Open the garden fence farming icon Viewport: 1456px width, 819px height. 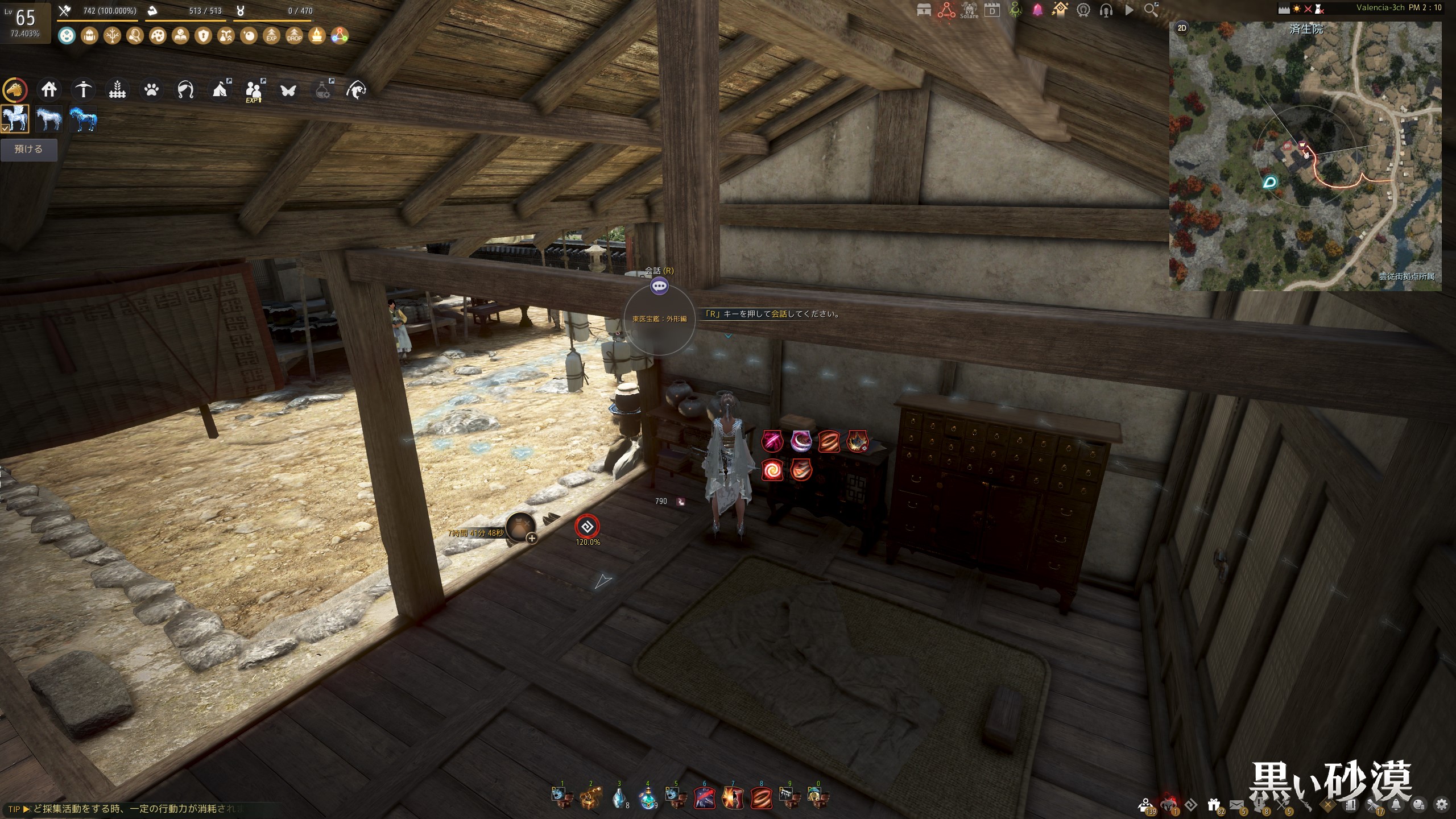[117, 90]
